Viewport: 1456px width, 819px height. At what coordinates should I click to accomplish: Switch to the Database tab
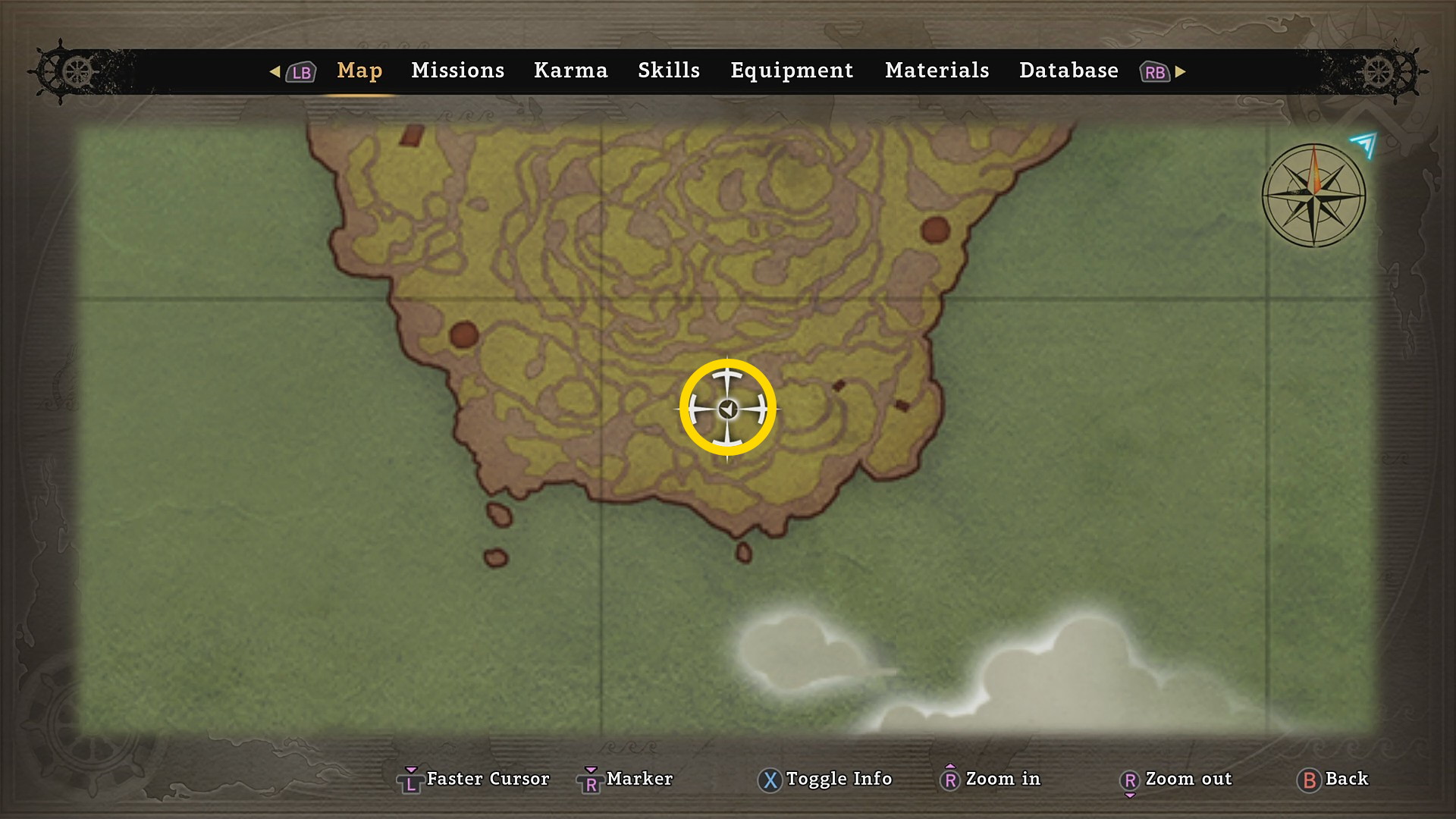[x=1068, y=71]
